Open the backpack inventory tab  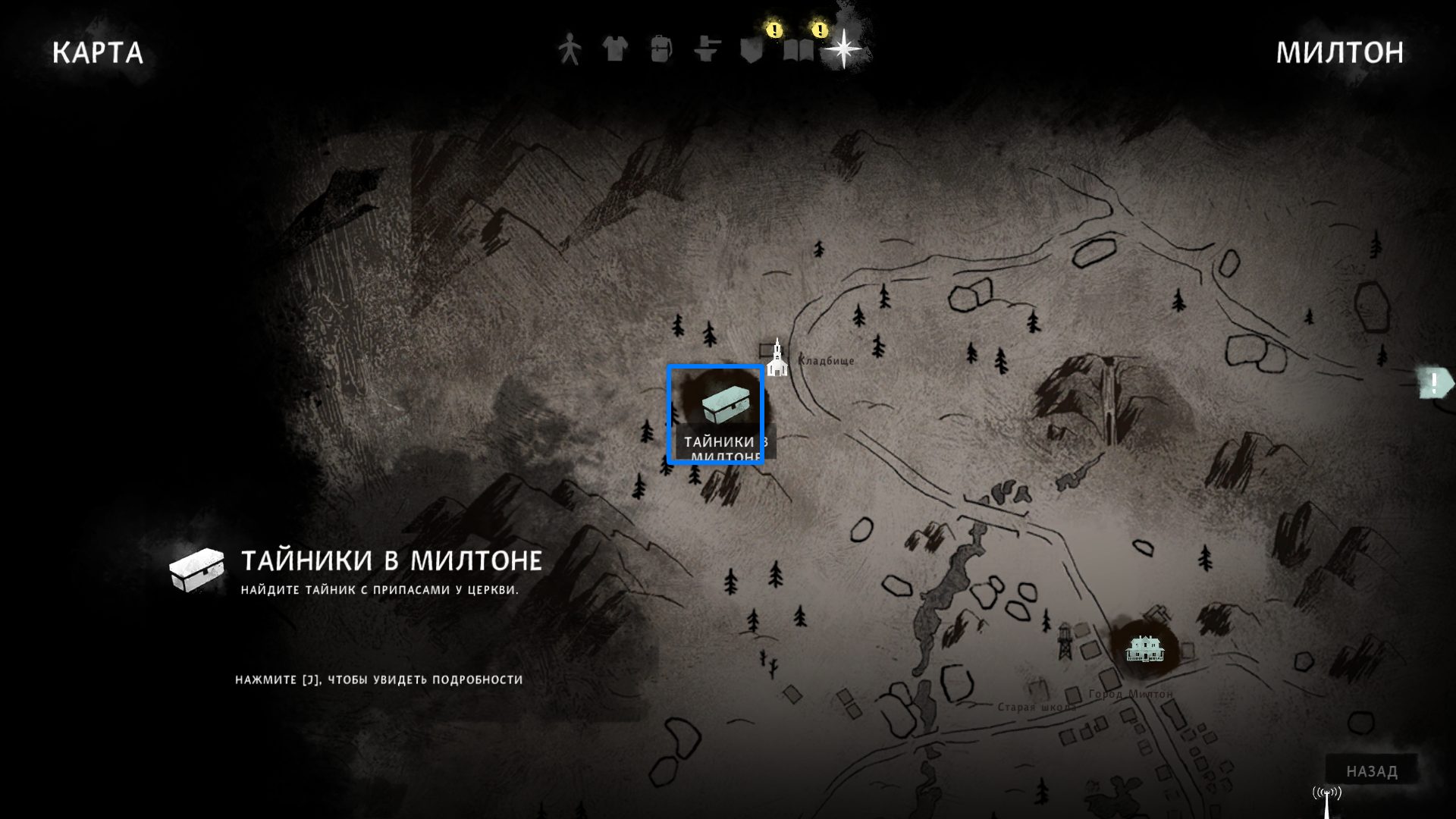[661, 50]
